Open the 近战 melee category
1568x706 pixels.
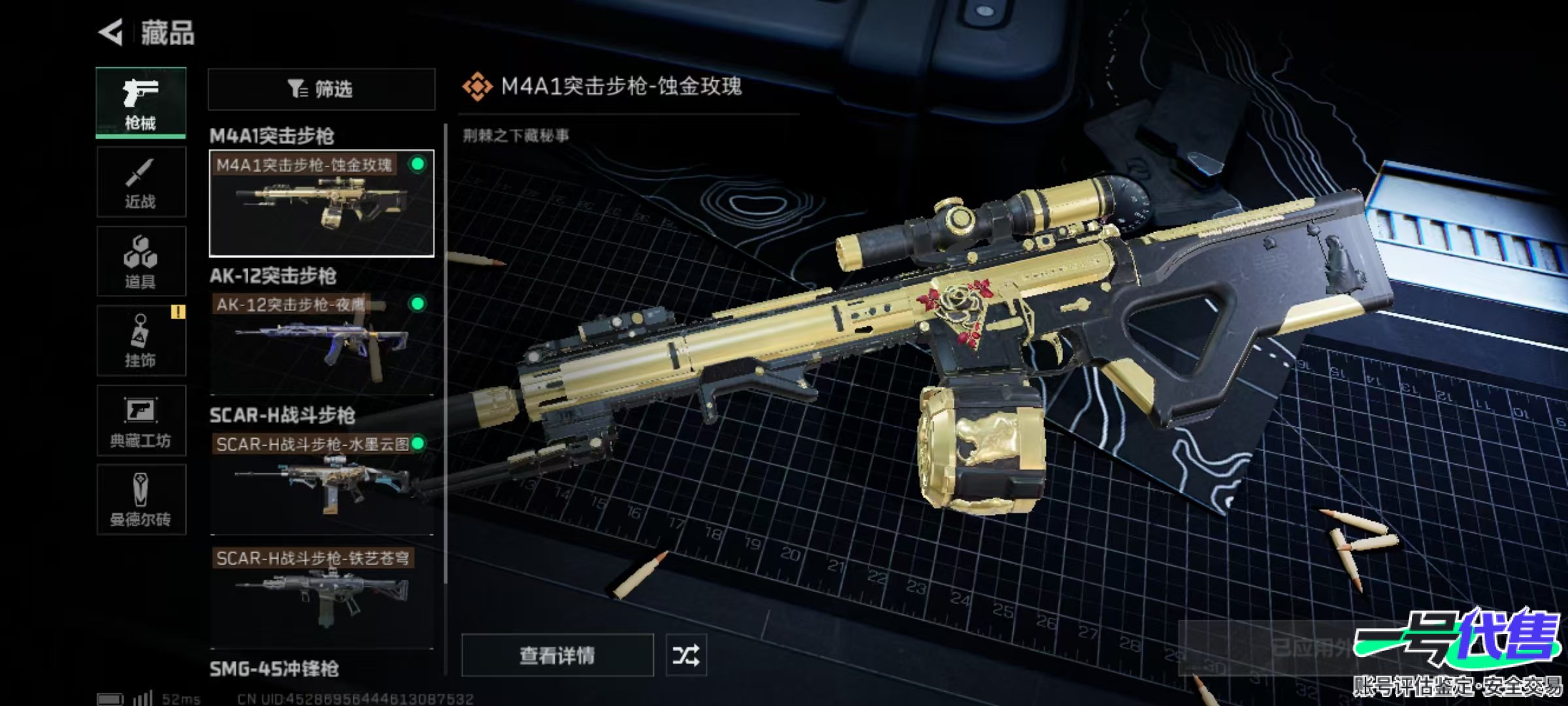(x=140, y=182)
